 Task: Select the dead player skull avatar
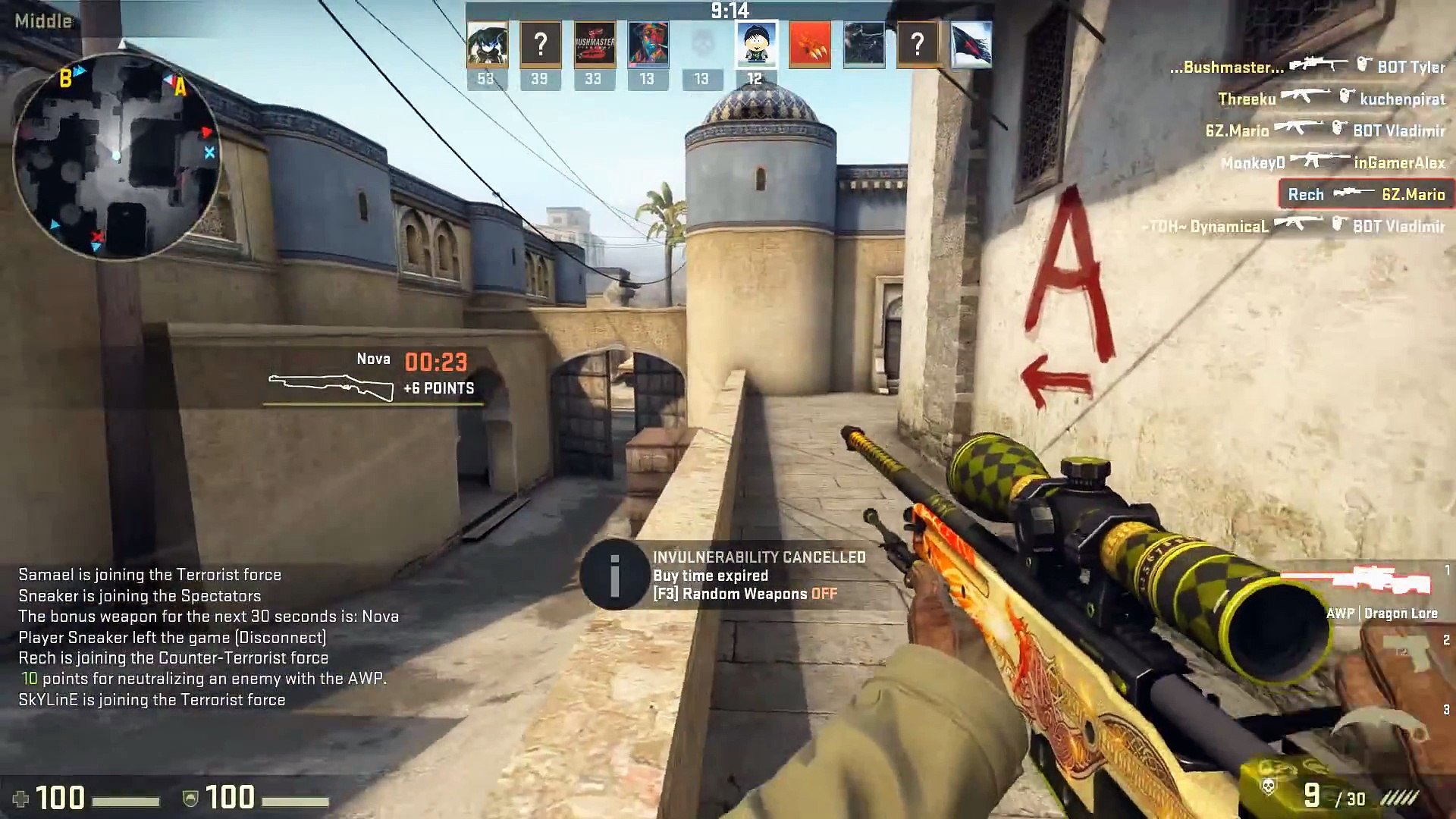702,42
